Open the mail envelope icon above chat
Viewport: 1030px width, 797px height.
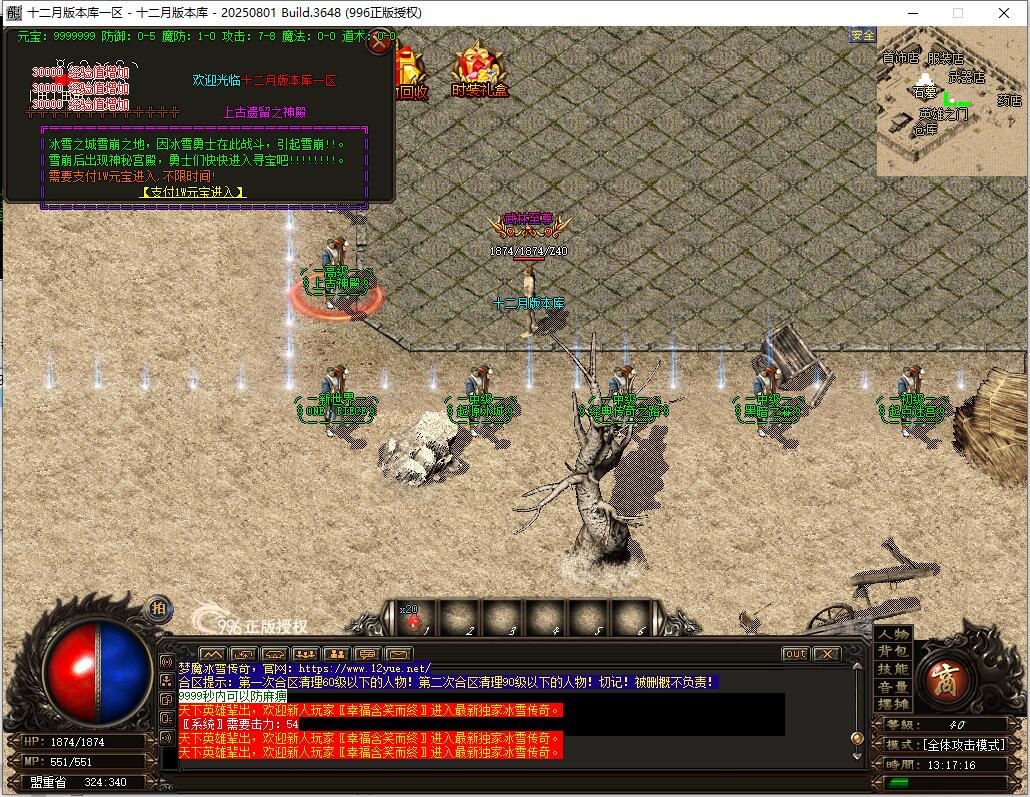(x=398, y=655)
